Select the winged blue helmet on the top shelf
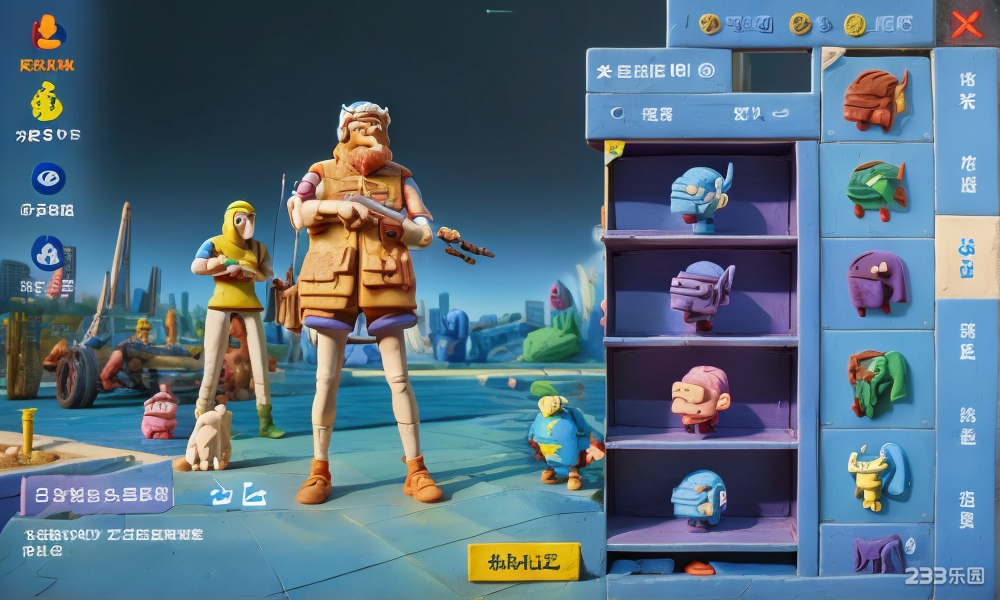Viewport: 1000px width, 600px height. (x=700, y=195)
